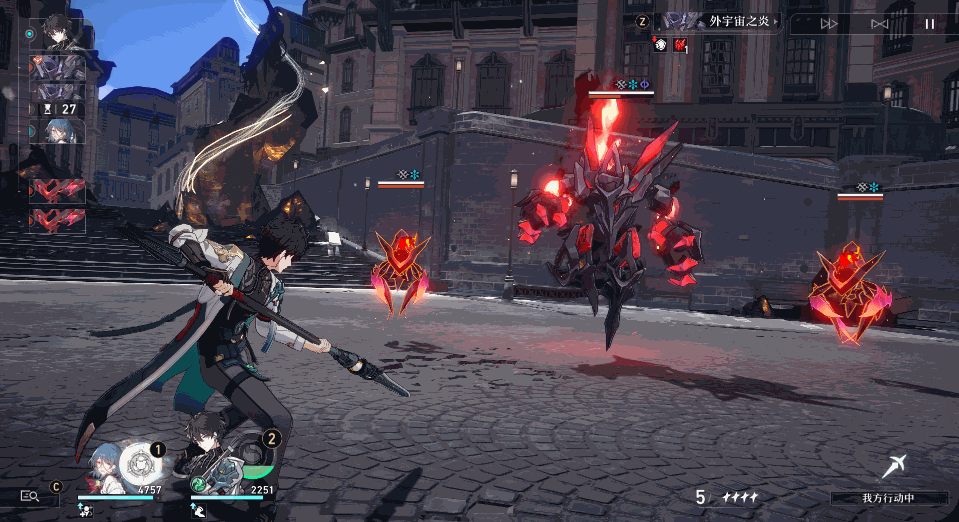Viewport: 959px width, 522px height.
Task: Inspect the white claw debuff icon
Action: (x=660, y=44)
